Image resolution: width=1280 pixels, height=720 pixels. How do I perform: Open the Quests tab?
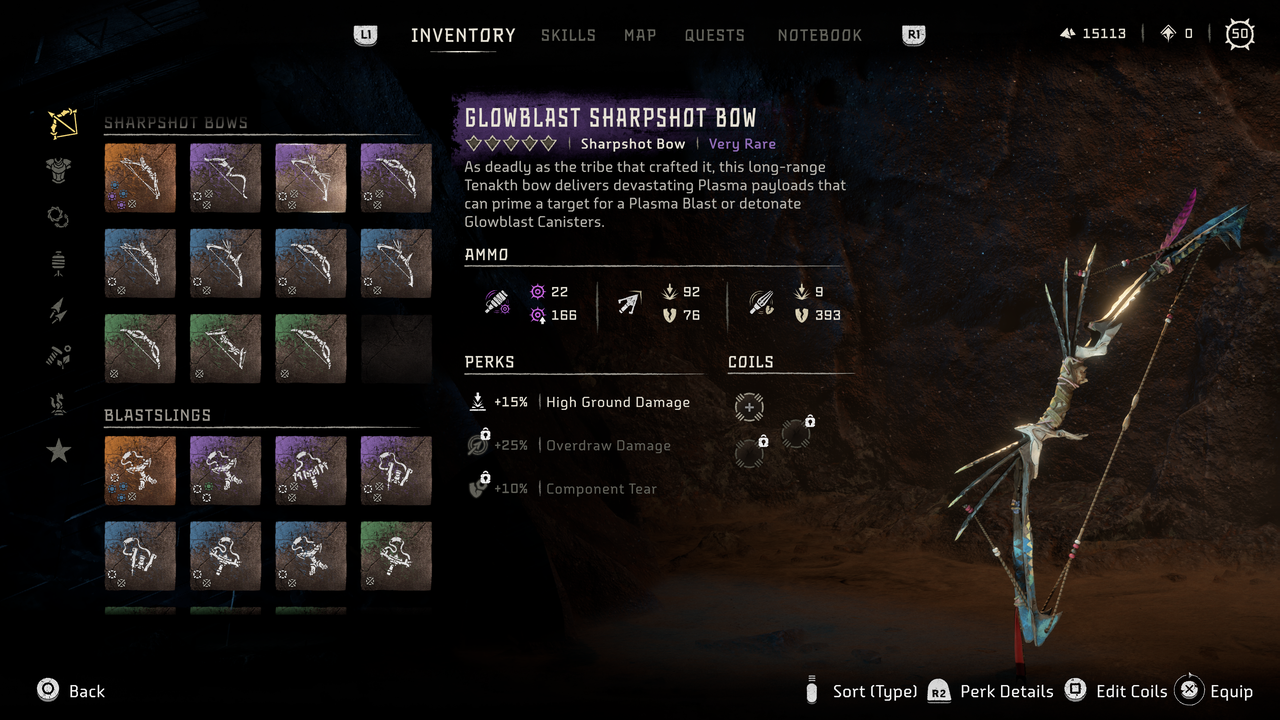tap(715, 35)
